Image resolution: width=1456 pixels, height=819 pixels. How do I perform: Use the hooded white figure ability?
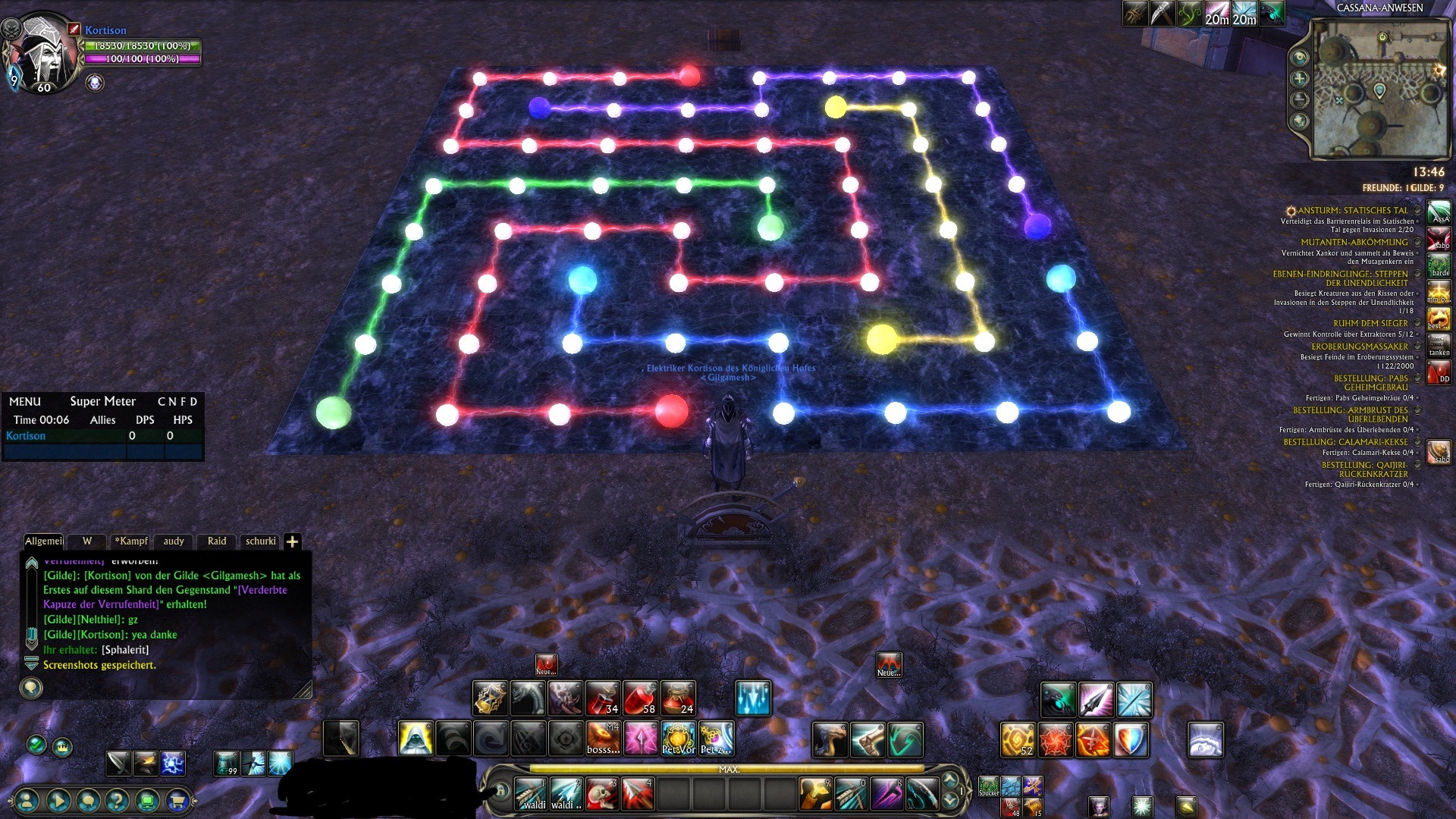(416, 739)
